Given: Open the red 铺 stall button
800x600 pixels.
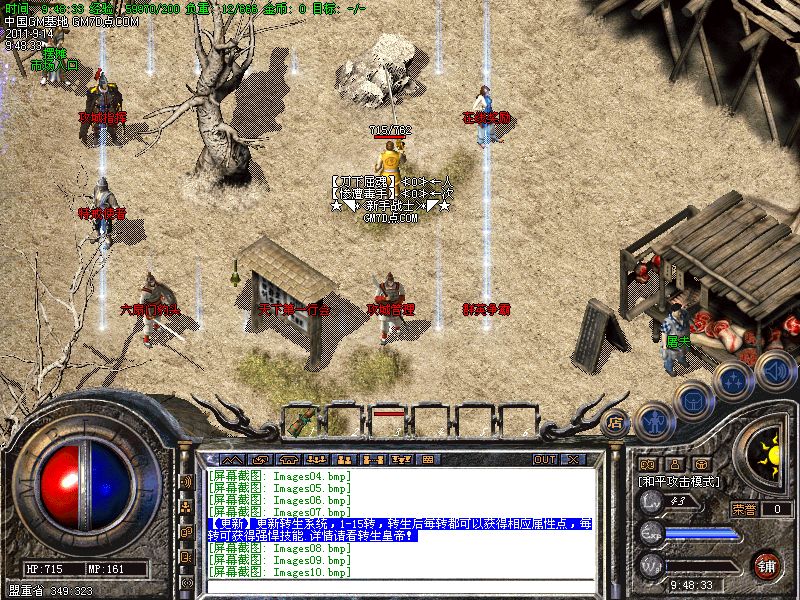Looking at the screenshot, I should tap(767, 564).
